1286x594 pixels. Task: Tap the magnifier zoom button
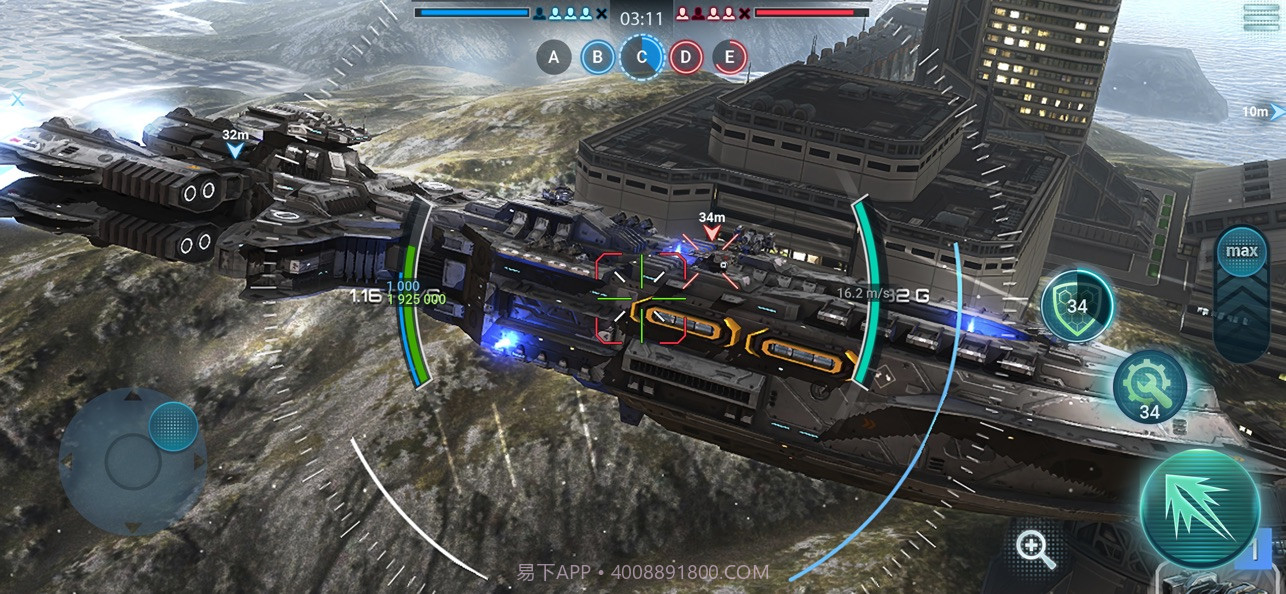tap(1035, 549)
